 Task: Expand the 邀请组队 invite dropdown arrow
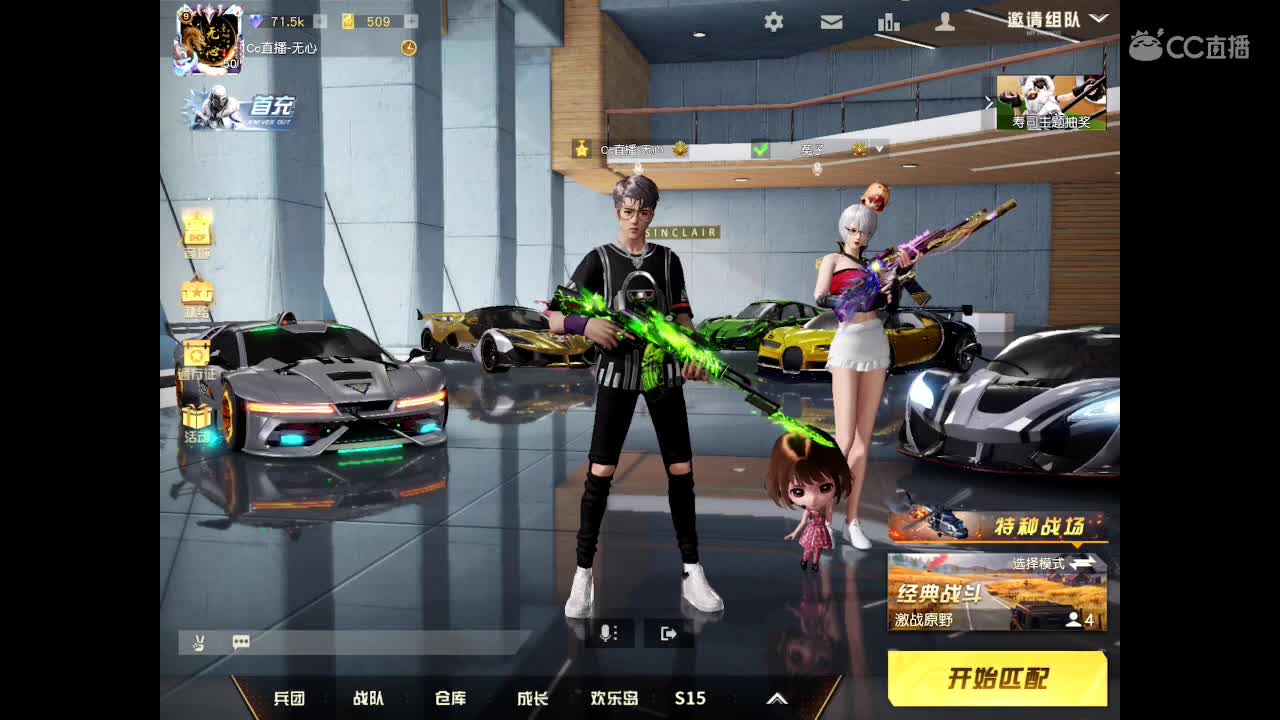pyautogui.click(x=1097, y=20)
